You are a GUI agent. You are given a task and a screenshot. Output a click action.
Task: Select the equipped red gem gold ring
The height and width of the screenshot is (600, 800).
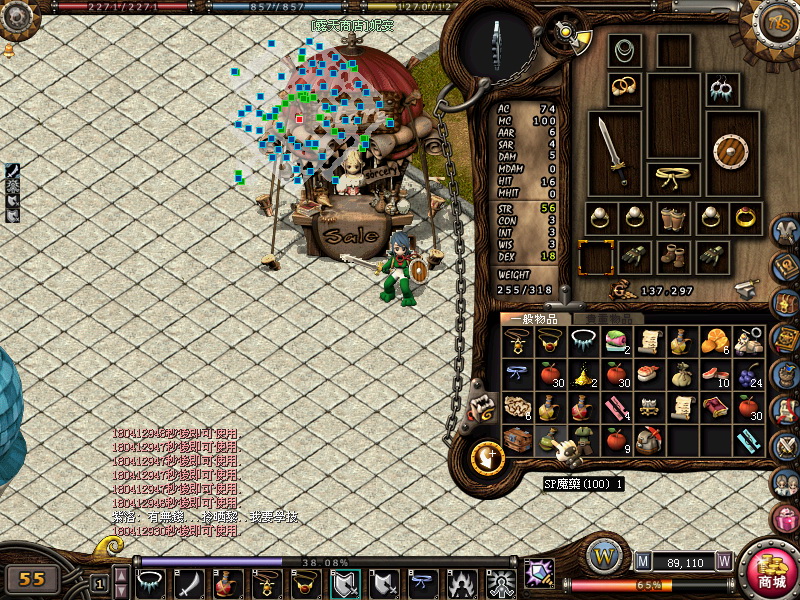[745, 218]
